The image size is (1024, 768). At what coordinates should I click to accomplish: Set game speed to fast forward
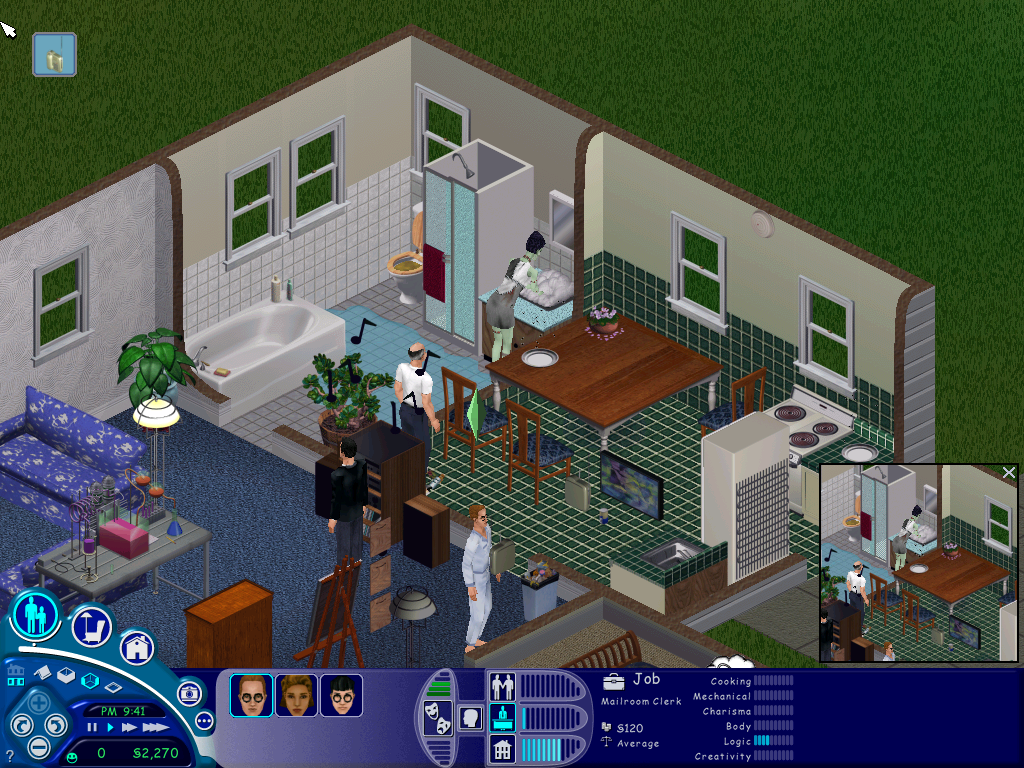129,727
